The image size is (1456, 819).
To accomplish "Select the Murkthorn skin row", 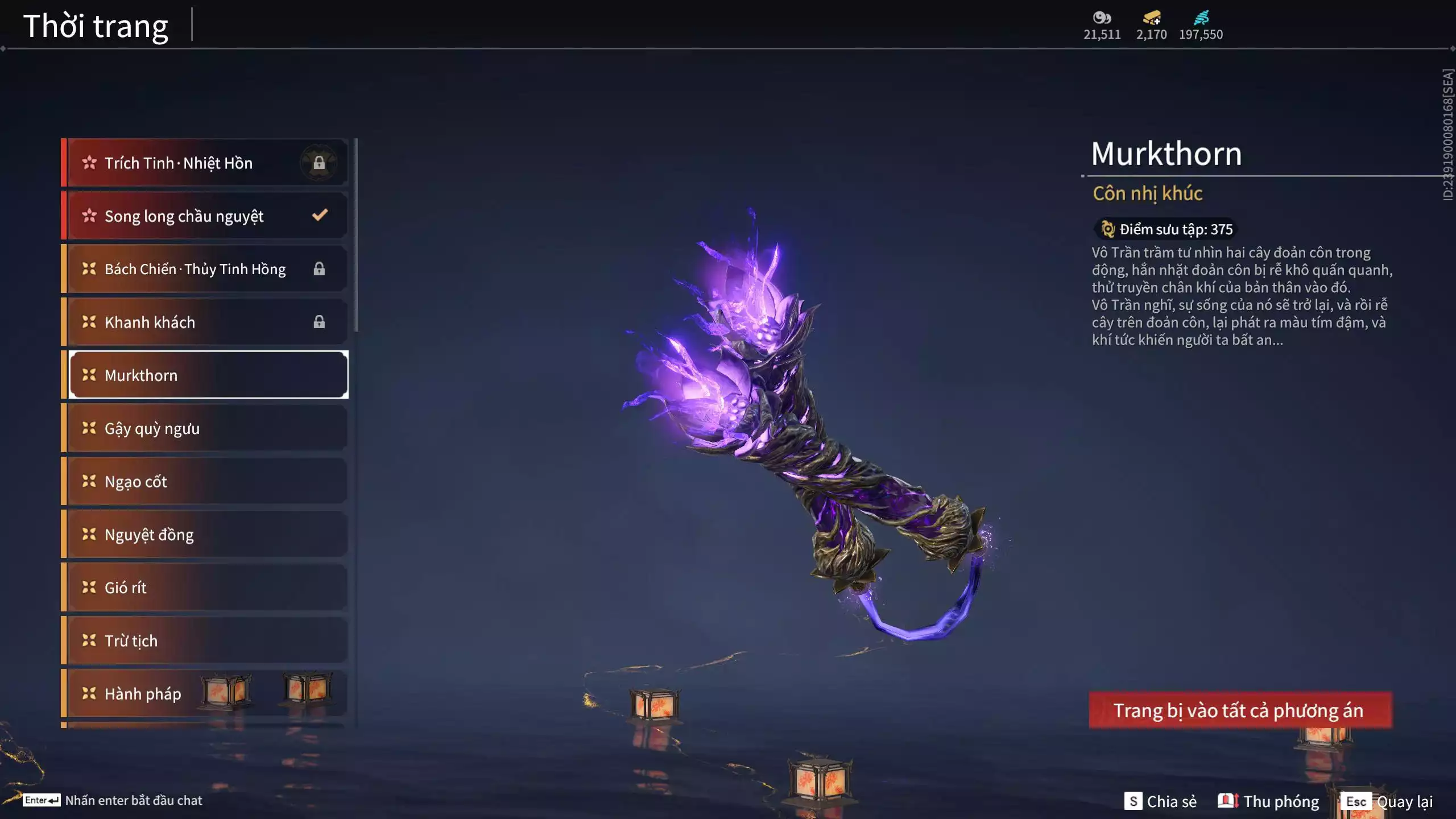I will coord(208,375).
